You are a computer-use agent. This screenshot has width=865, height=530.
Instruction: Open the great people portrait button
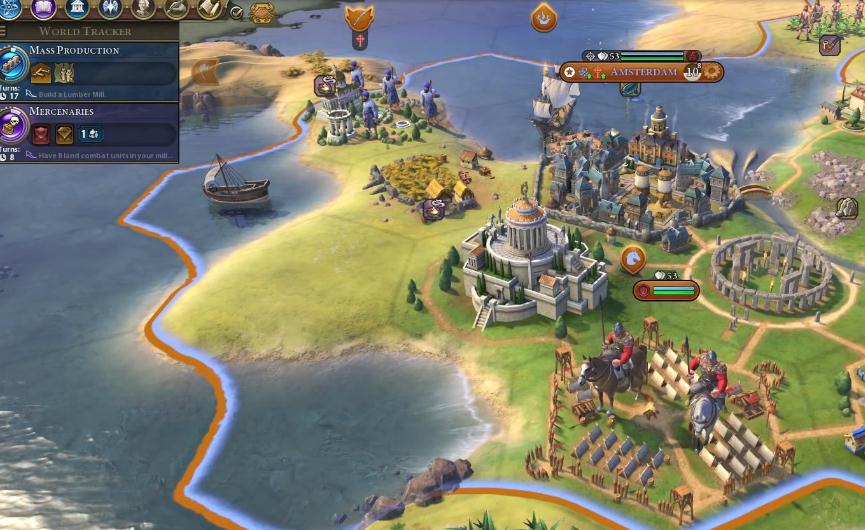[x=144, y=9]
